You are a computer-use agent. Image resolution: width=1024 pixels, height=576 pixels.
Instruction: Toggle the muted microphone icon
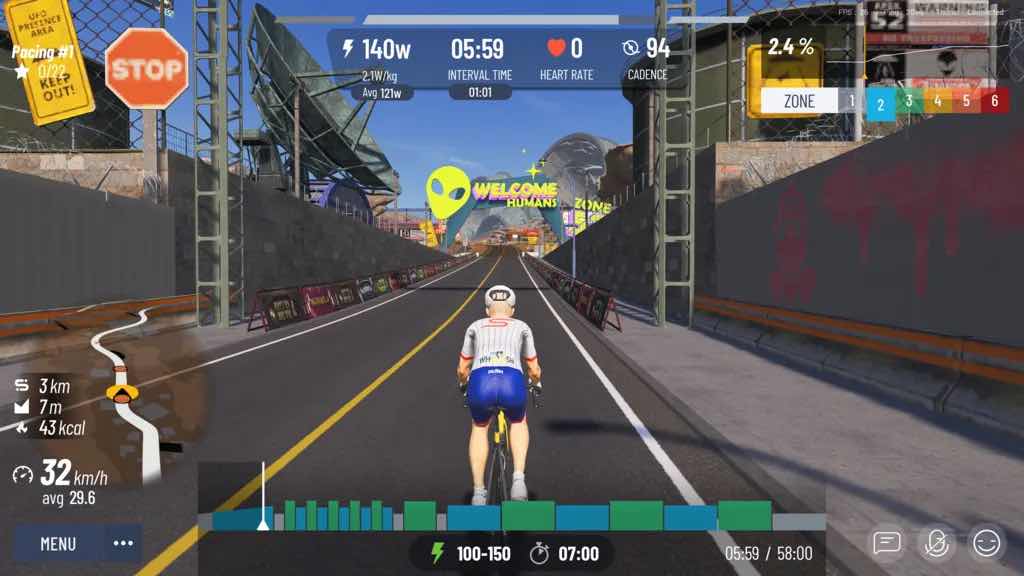click(936, 543)
